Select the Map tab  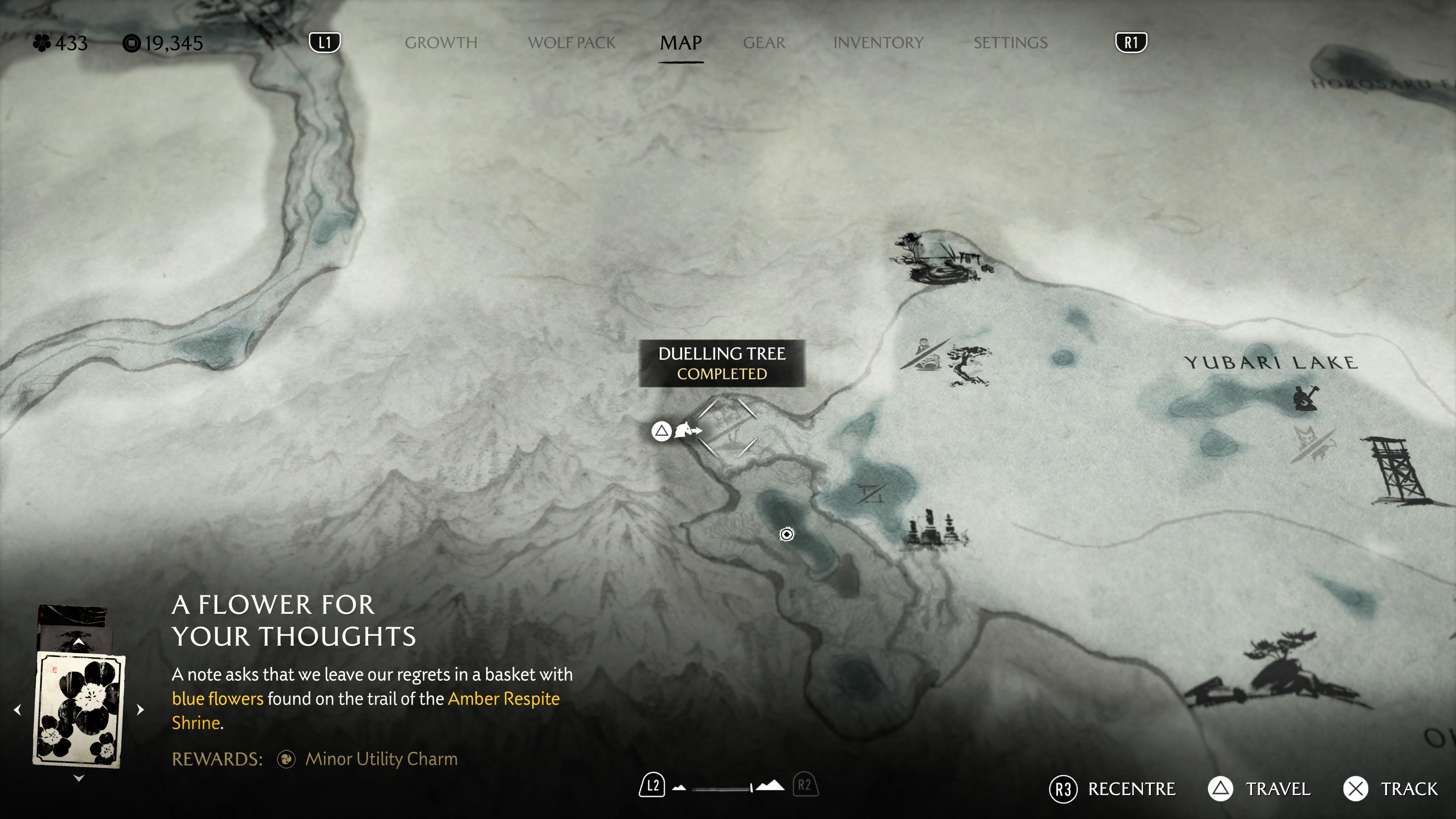(681, 43)
